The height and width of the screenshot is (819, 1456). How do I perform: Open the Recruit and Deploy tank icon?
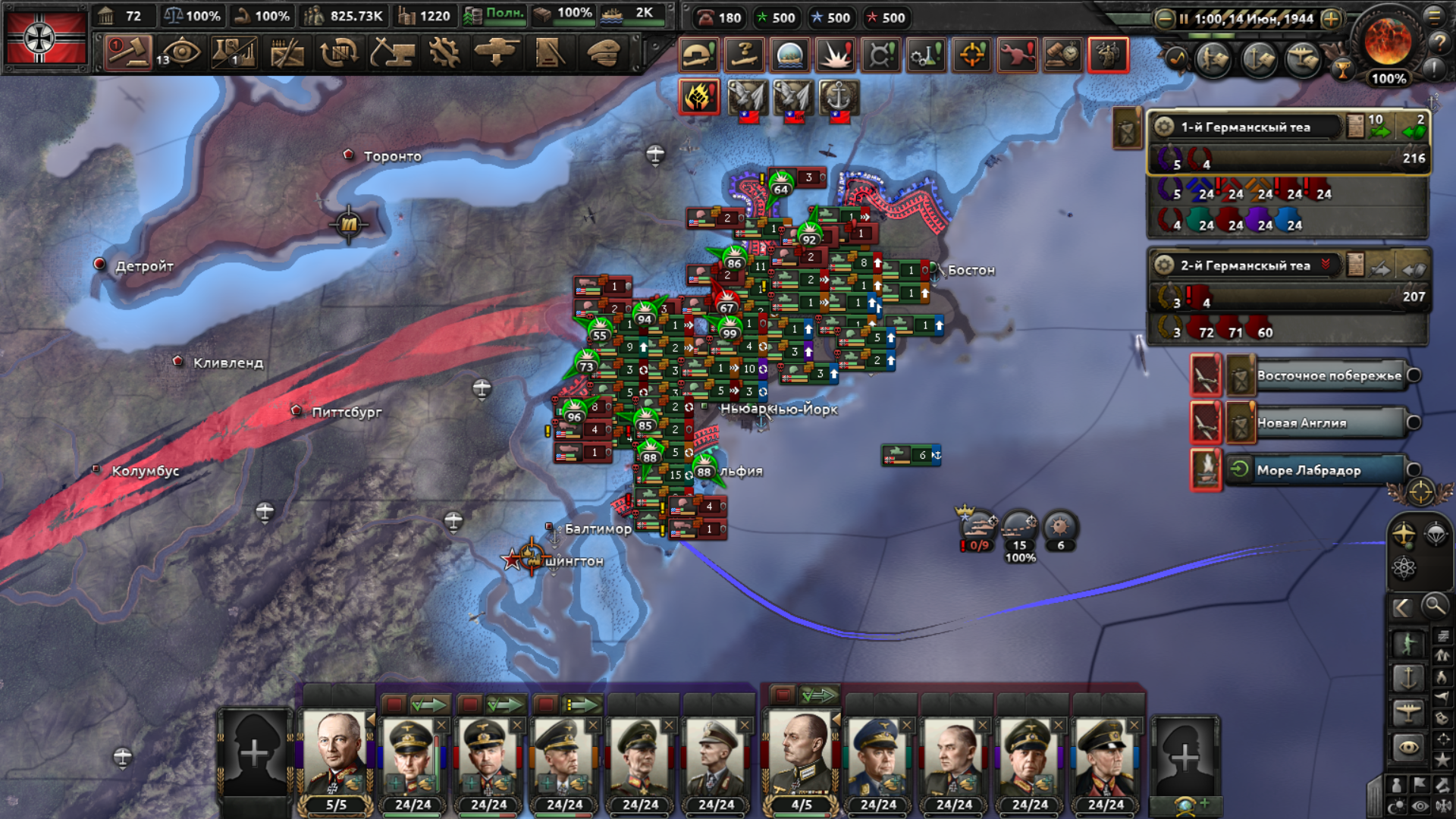coord(497,53)
